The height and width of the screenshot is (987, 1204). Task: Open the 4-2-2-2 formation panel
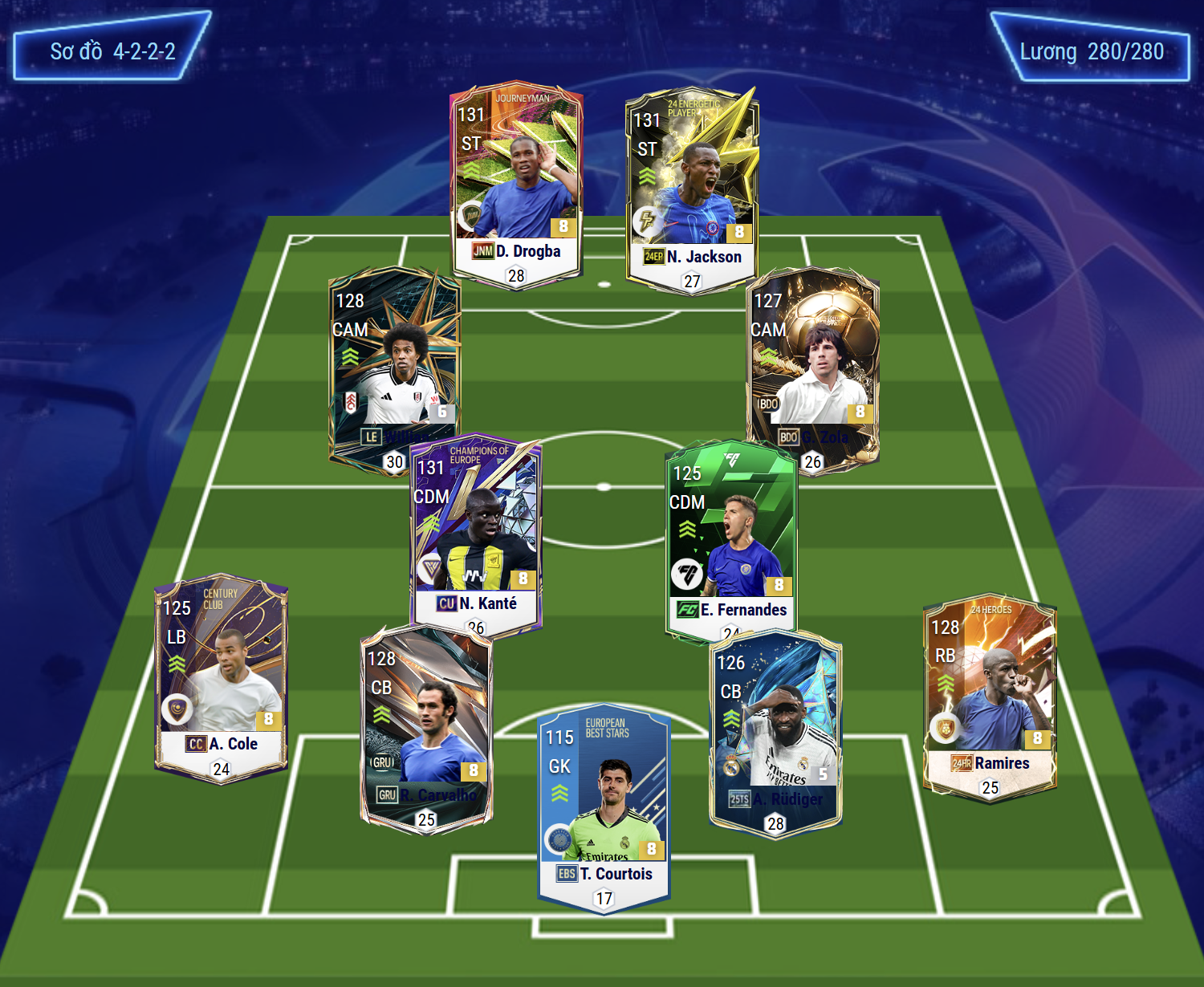coord(112,51)
